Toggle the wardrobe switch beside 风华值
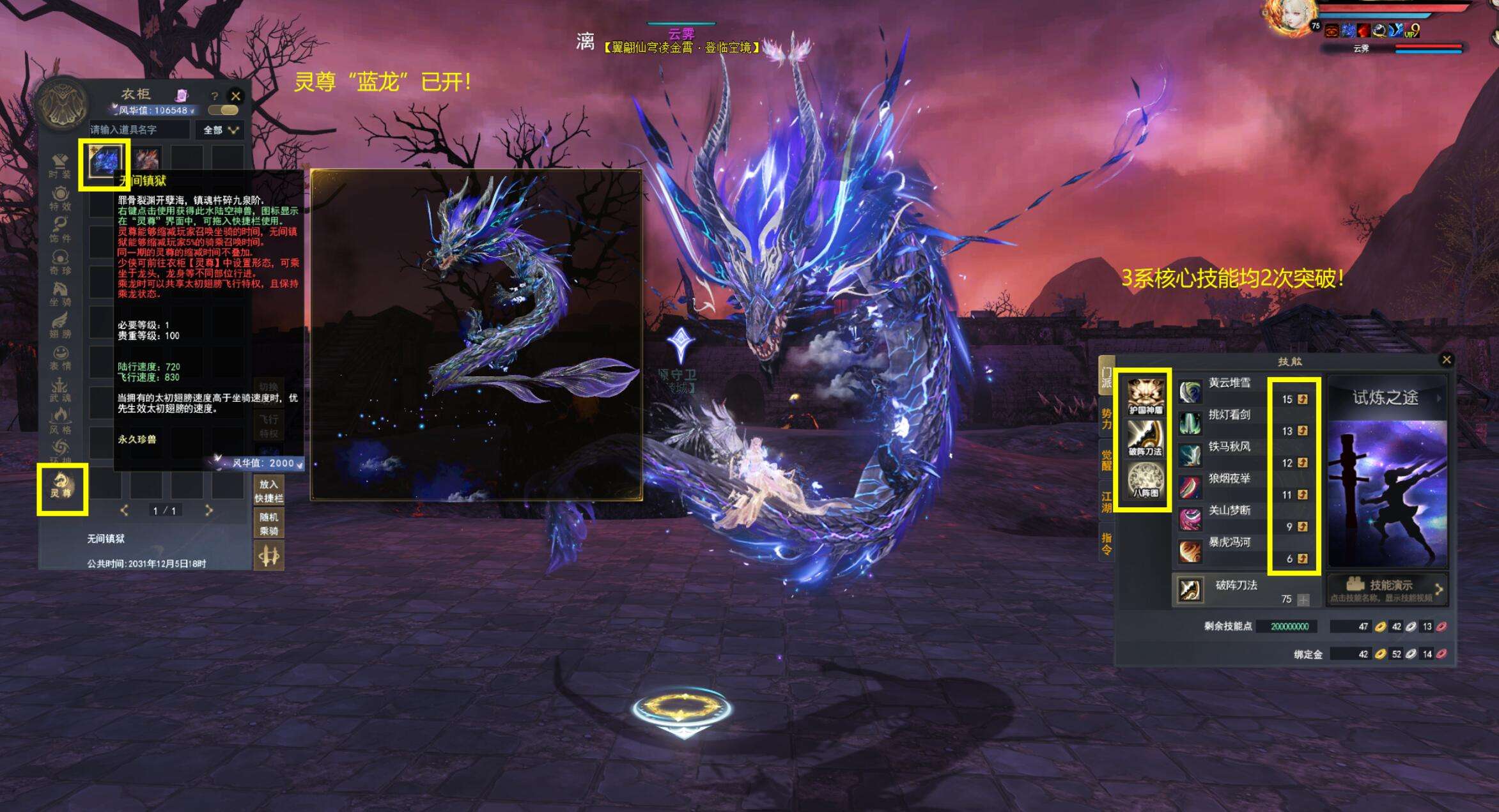The height and width of the screenshot is (812, 1499). [223, 110]
